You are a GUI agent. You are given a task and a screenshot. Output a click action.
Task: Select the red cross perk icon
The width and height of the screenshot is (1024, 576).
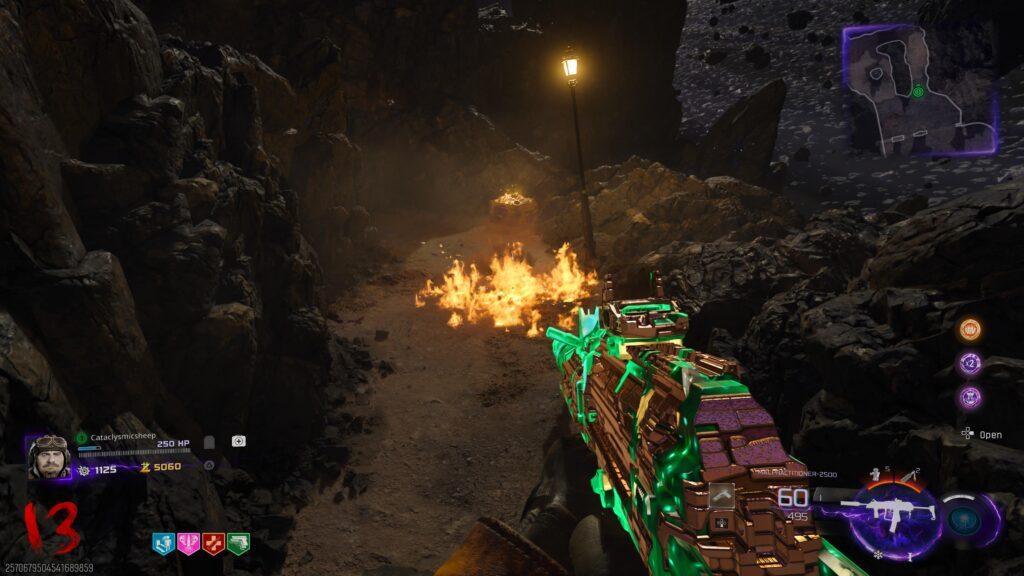(x=213, y=543)
